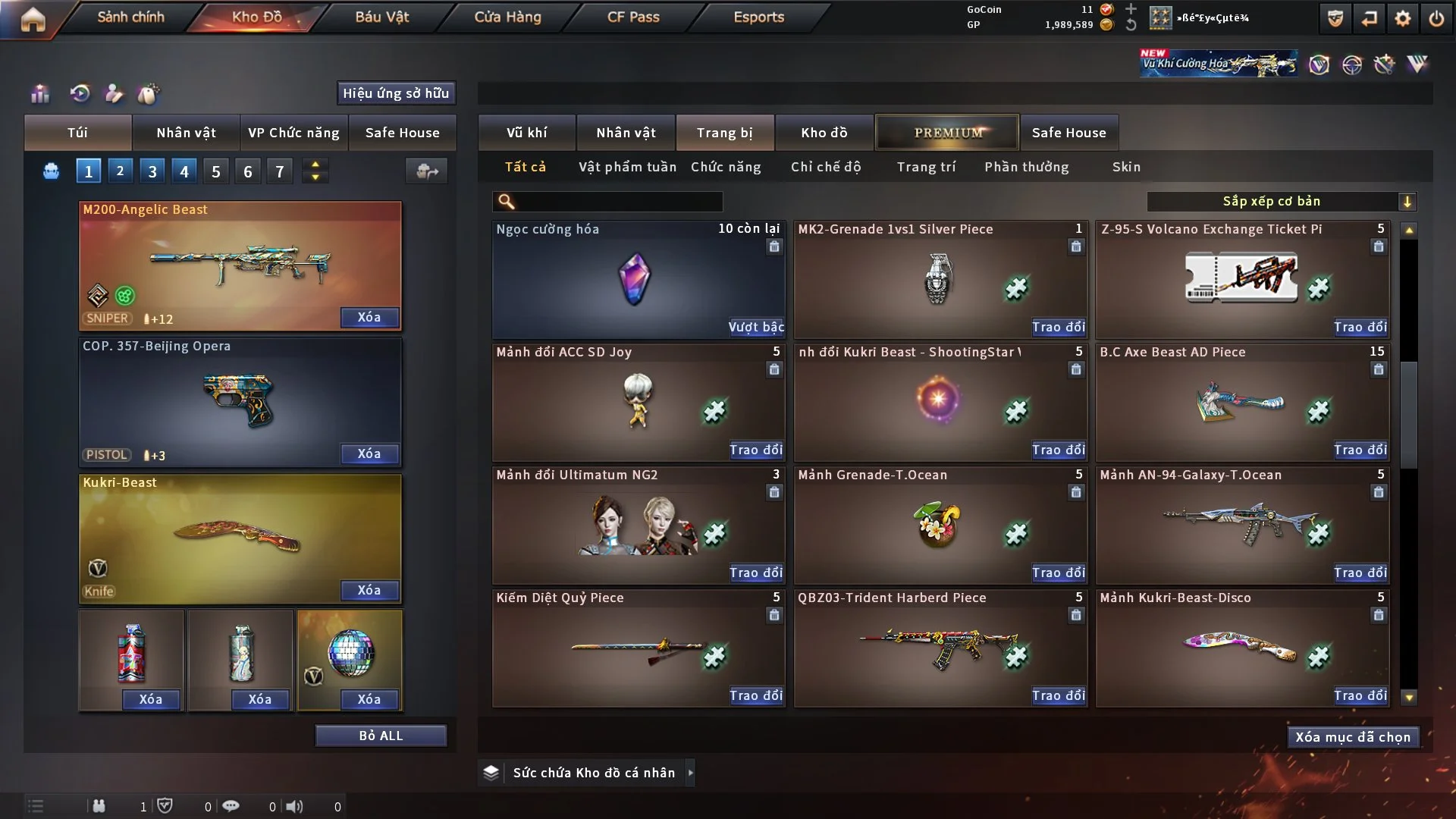Show the Chức năng filter category
The height and width of the screenshot is (819, 1456).
click(x=726, y=167)
